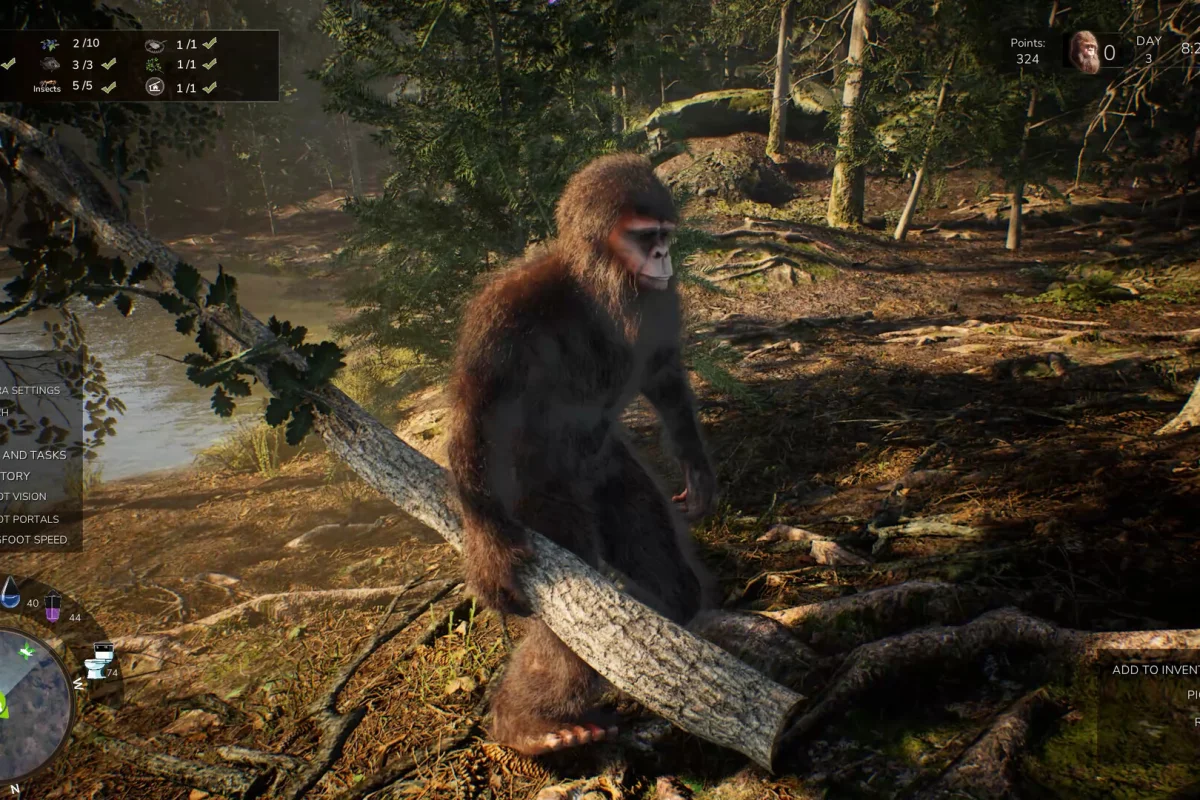
Task: Select the green herb task icon
Action: (155, 64)
